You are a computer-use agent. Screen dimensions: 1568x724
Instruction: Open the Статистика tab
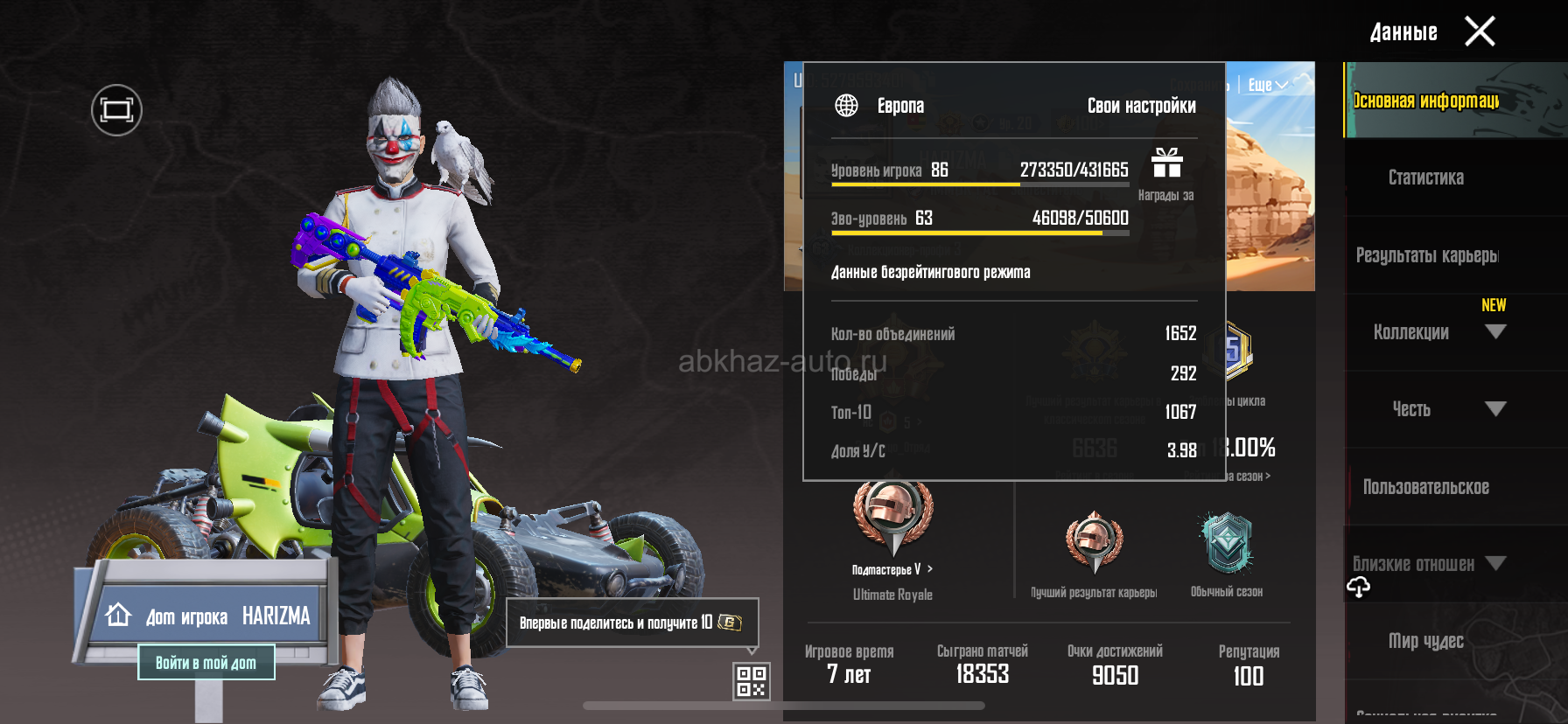[x=1425, y=178]
